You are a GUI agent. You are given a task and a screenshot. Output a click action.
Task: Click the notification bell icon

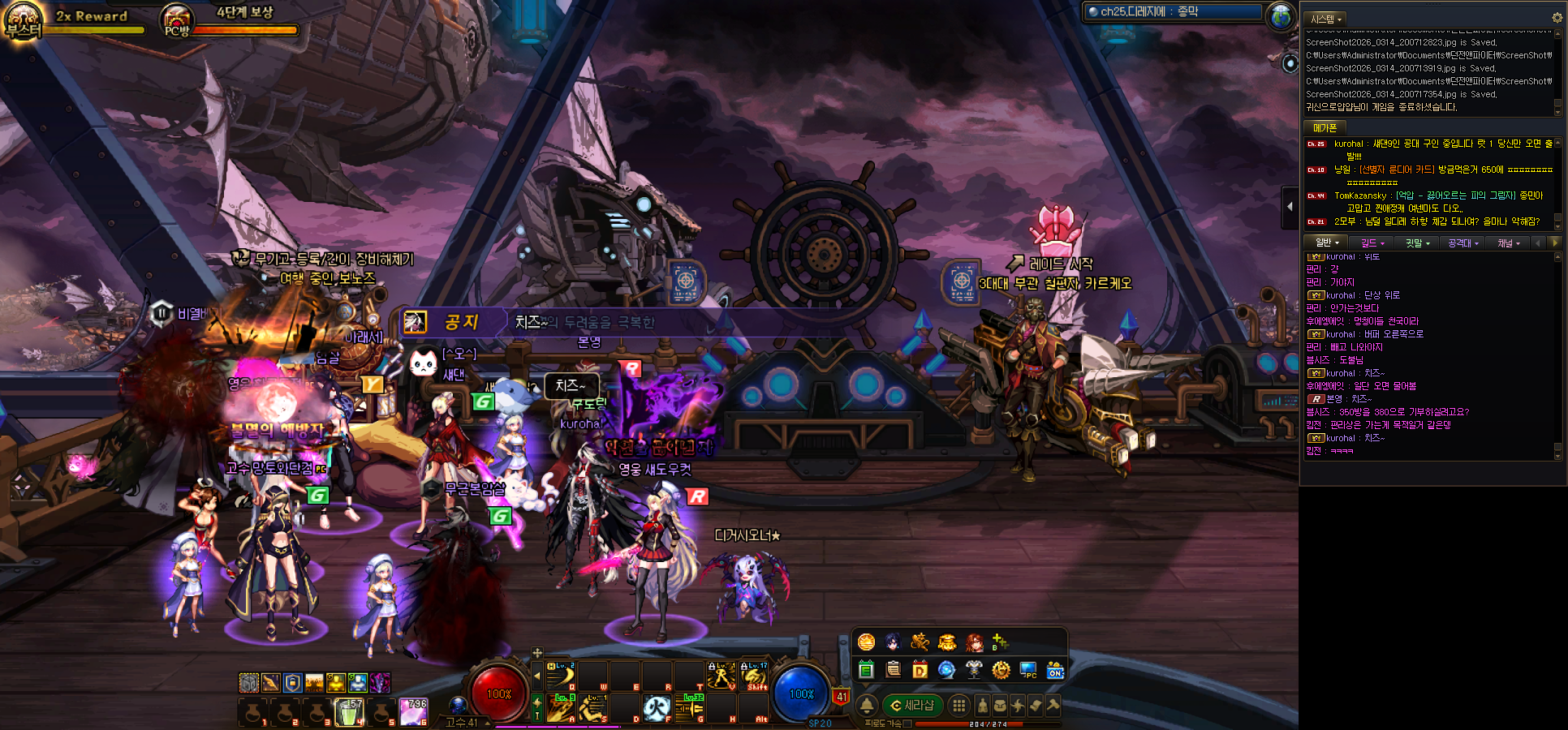tap(867, 706)
